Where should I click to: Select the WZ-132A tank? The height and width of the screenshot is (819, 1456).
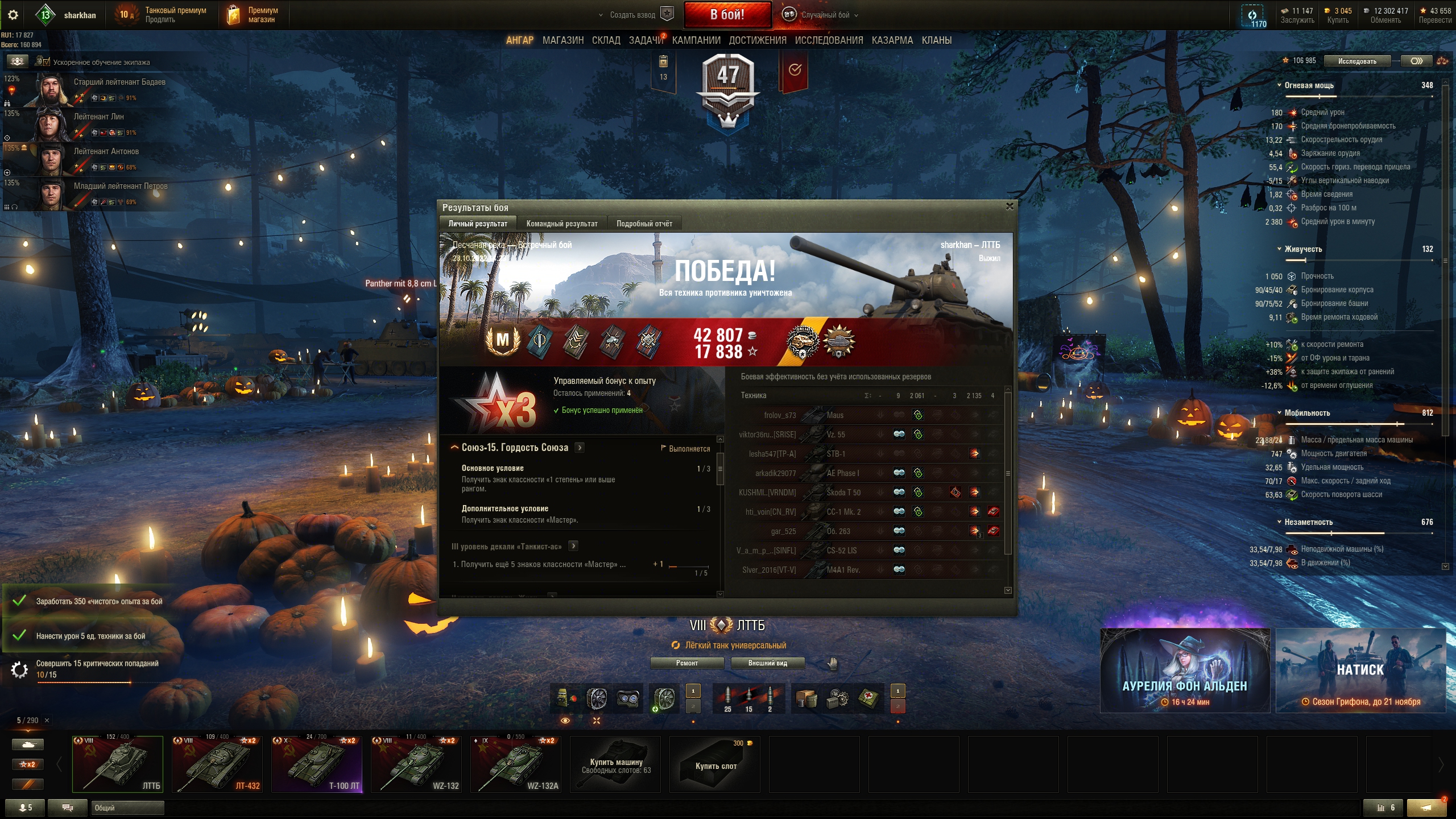(x=515, y=764)
